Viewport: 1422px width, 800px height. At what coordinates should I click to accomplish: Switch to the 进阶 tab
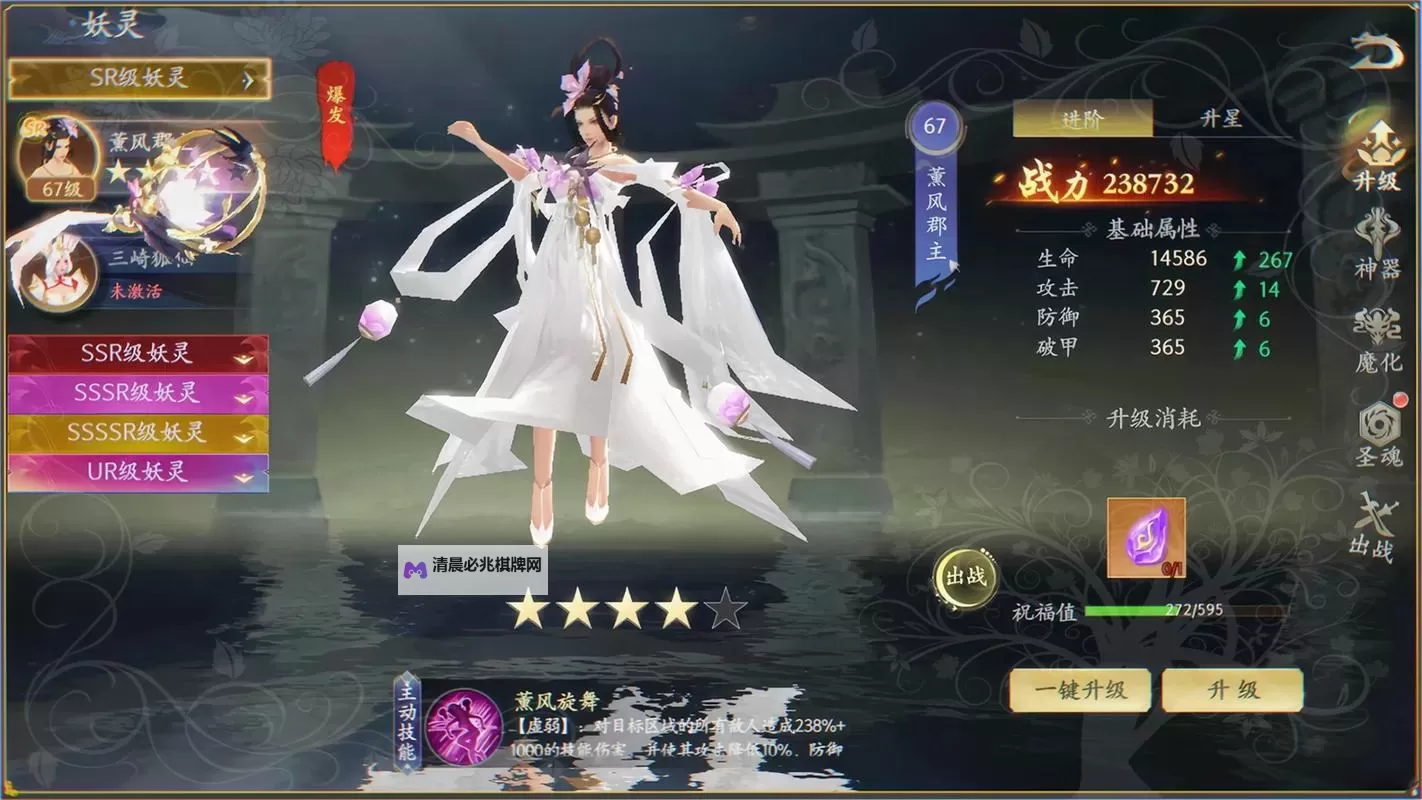tap(1082, 119)
